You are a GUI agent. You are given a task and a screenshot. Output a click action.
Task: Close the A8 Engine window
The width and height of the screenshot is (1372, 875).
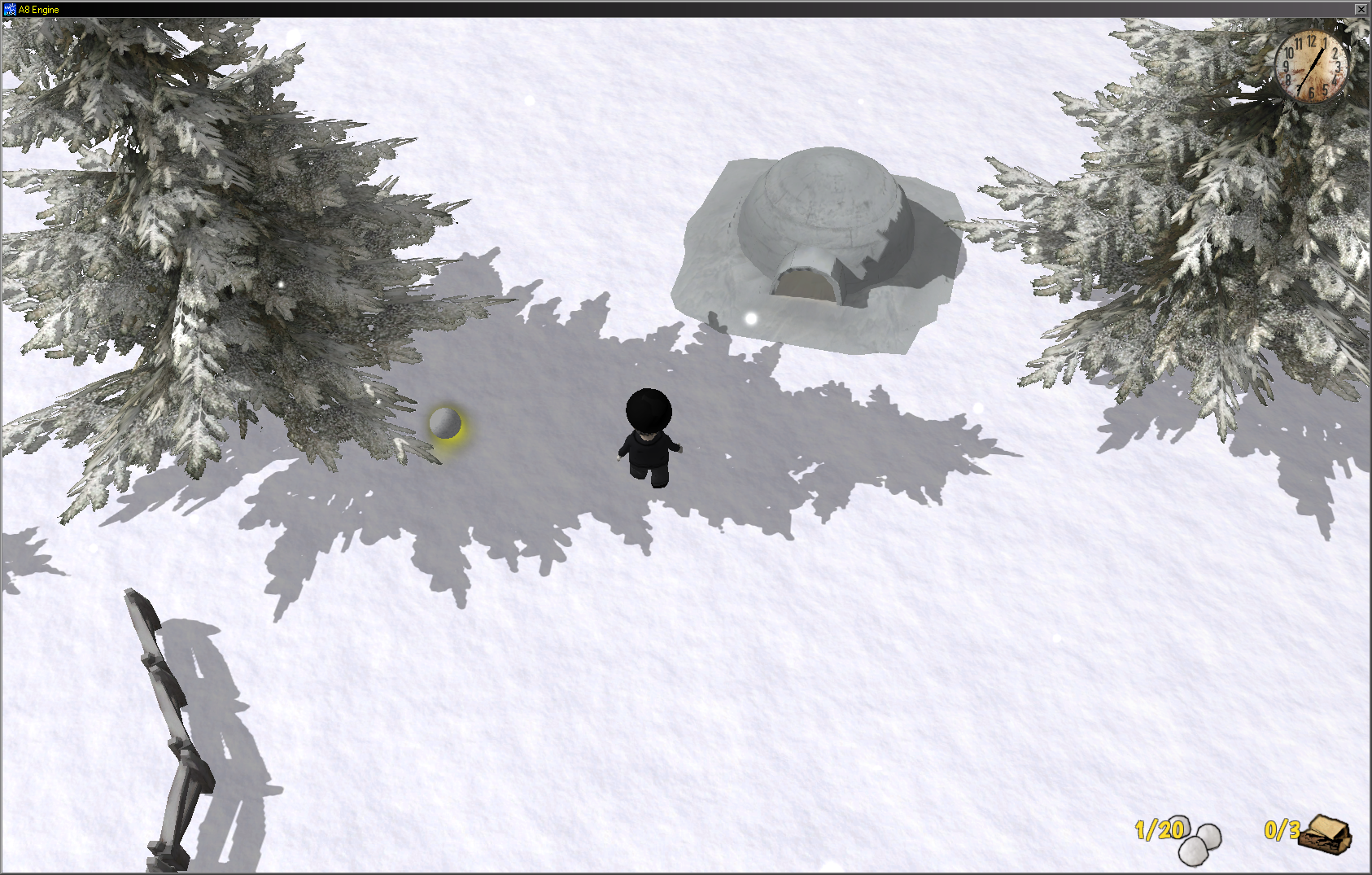(1361, 9)
